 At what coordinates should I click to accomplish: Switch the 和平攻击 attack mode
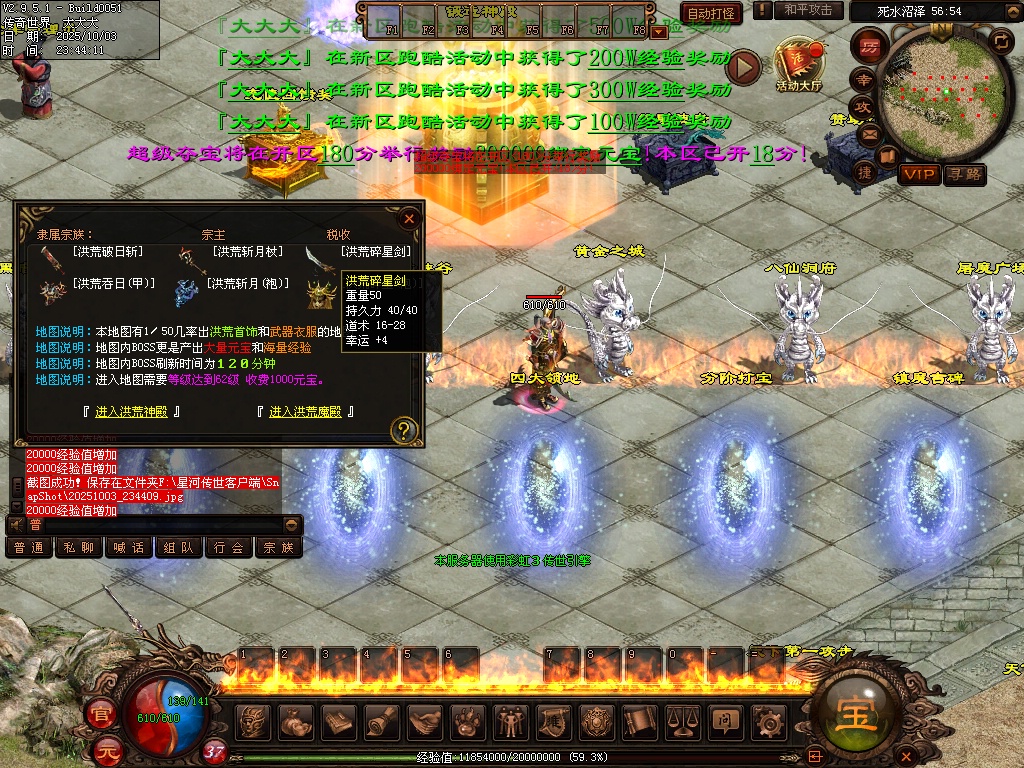(808, 10)
